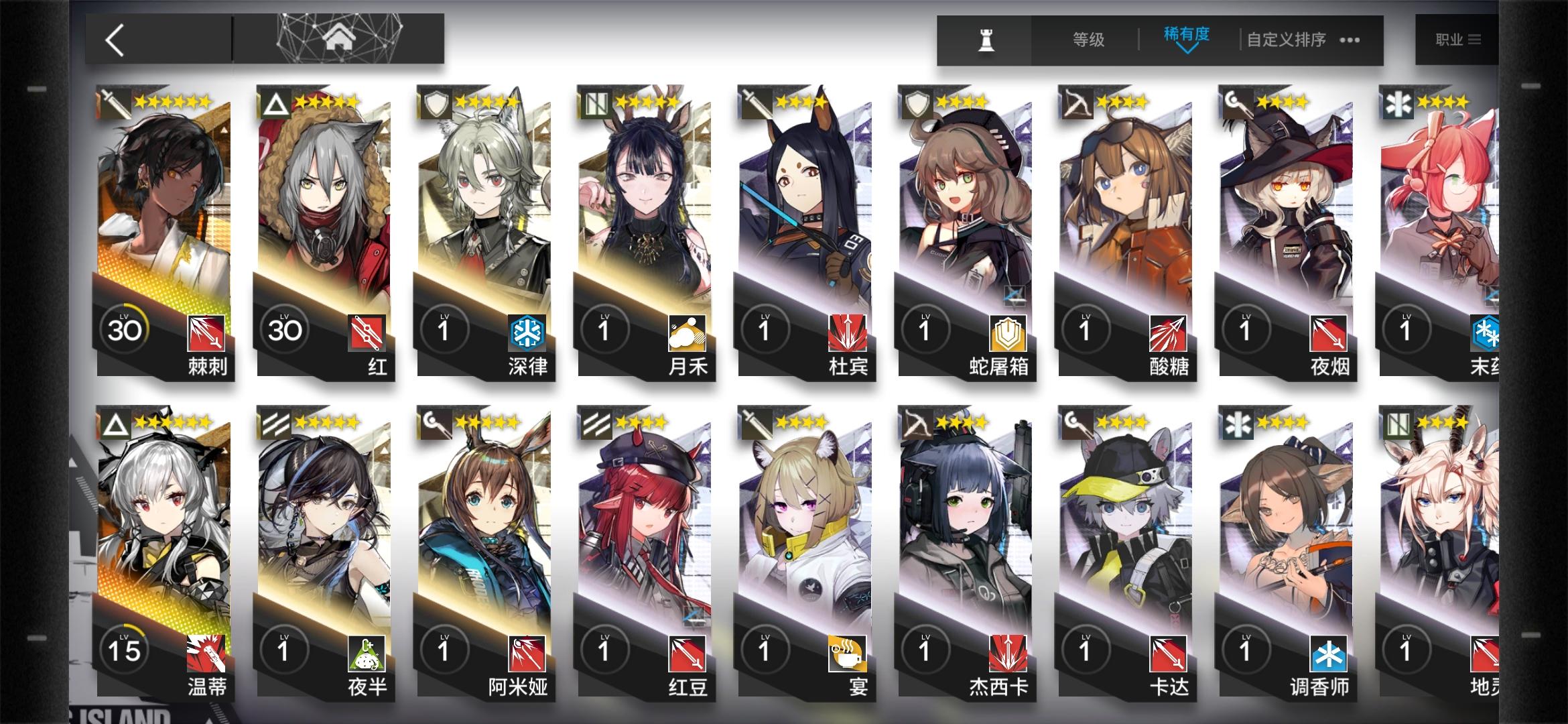The image size is (1568, 724).
Task: Toggle the rook squad filter icon
Action: [986, 39]
